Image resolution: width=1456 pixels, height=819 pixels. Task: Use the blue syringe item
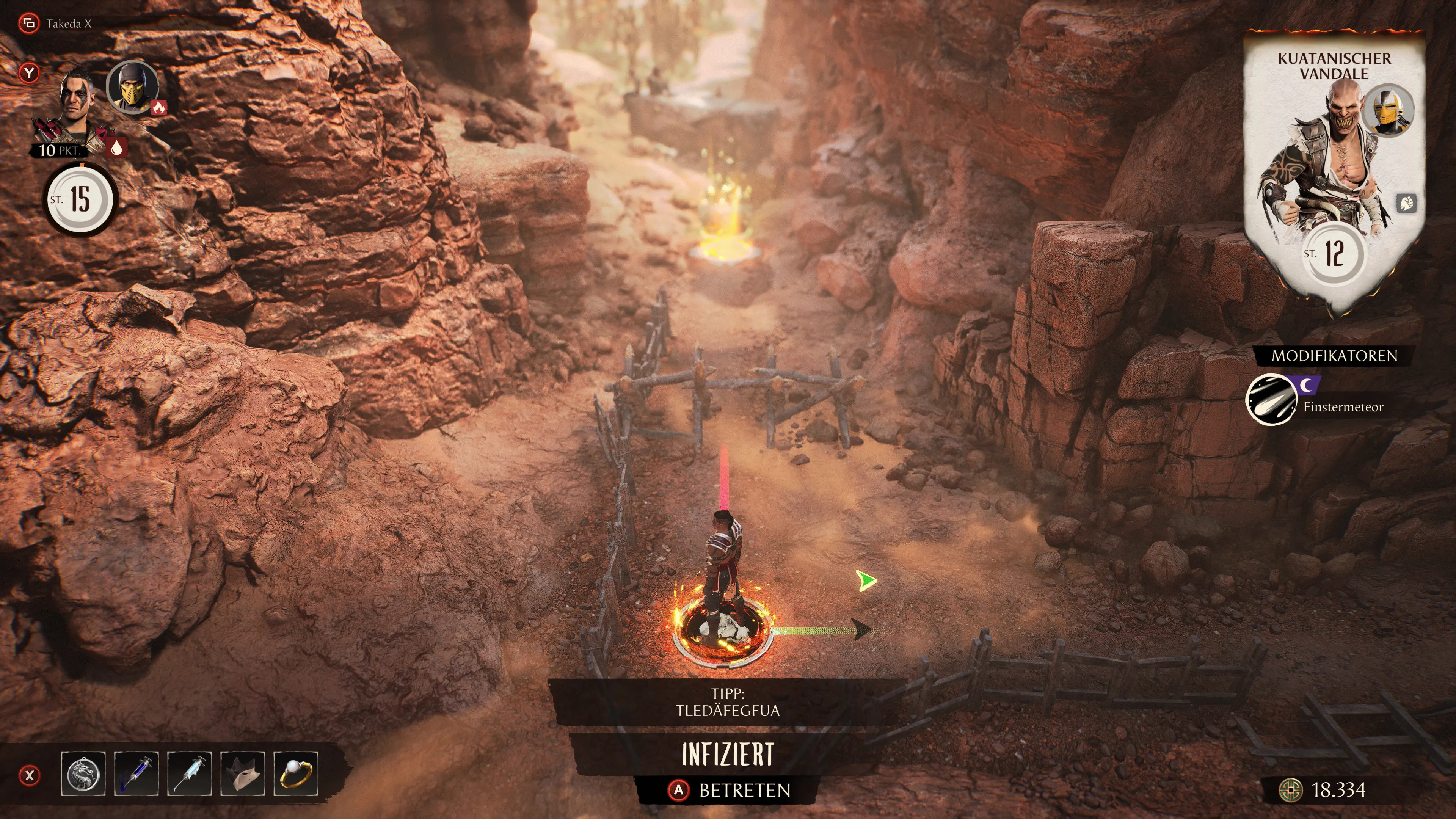point(136,774)
